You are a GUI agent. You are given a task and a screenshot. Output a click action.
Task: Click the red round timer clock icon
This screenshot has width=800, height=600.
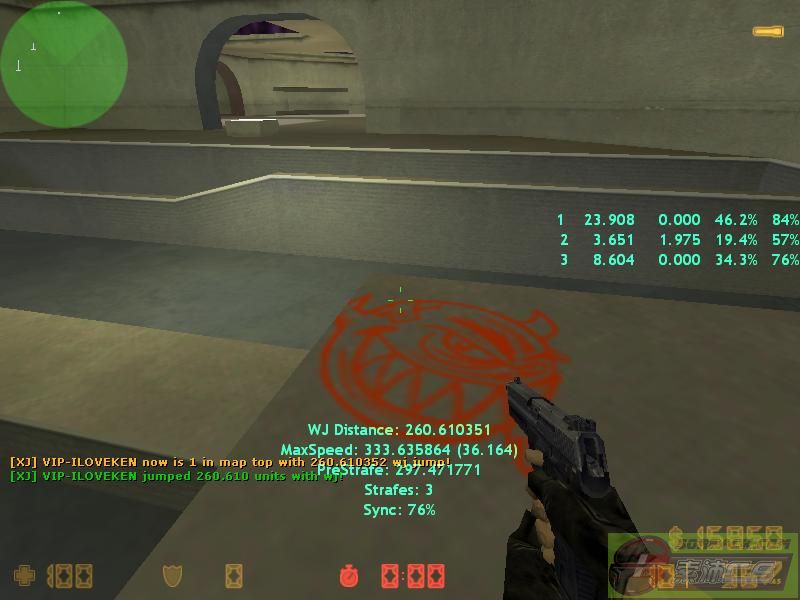349,575
